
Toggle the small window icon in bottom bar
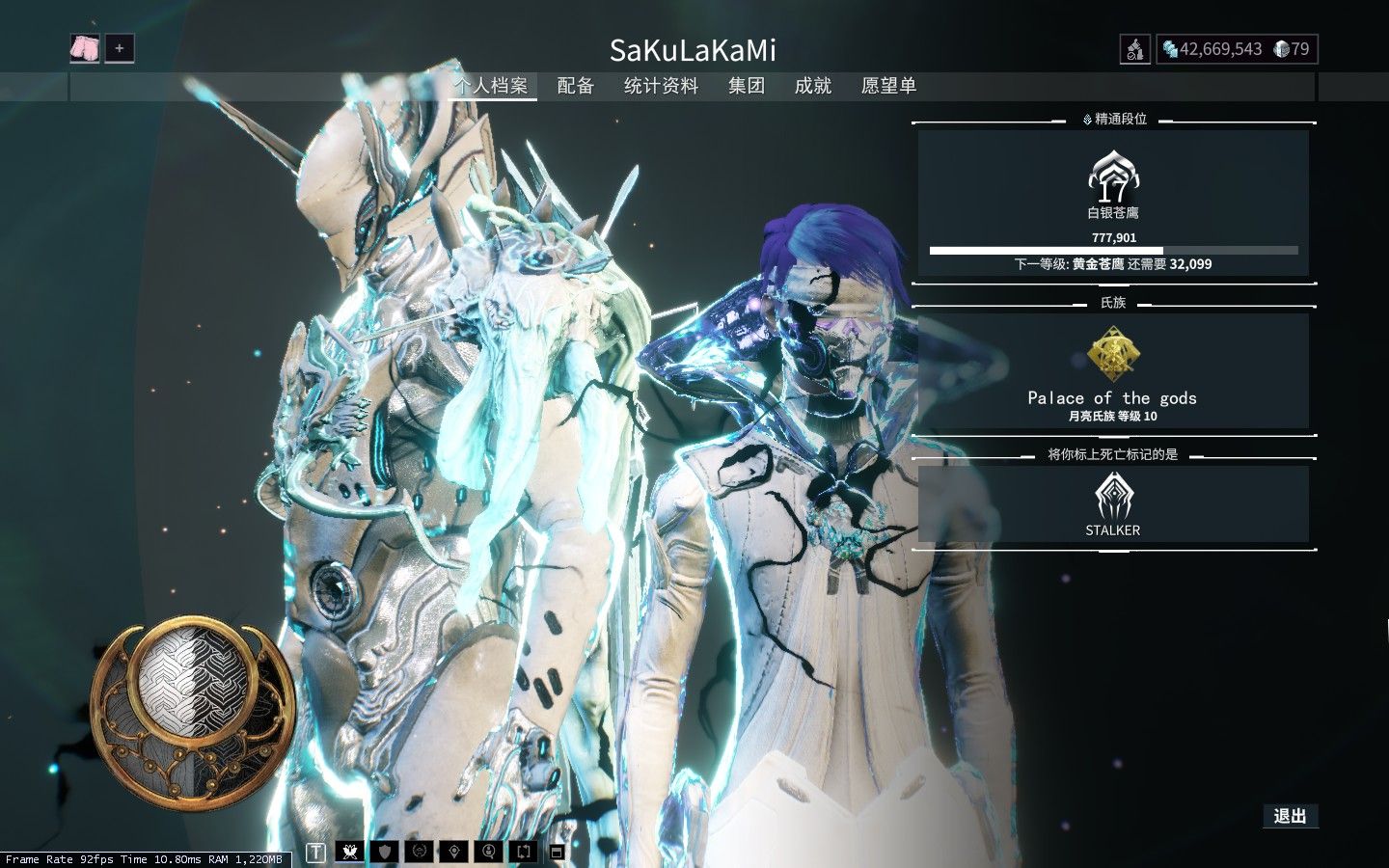[557, 852]
